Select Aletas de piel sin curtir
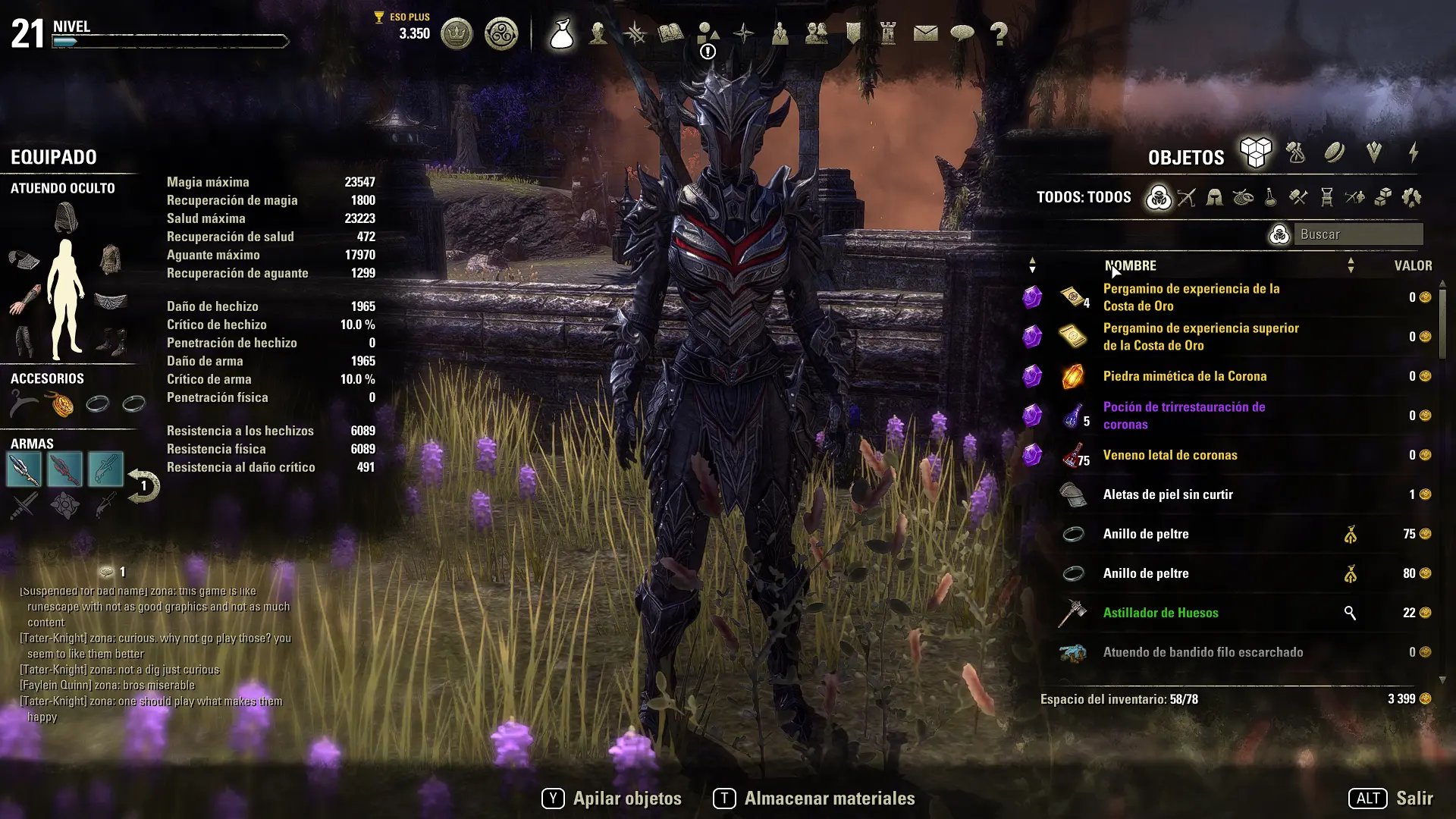Screen dimensions: 1456x819 coord(1168,494)
